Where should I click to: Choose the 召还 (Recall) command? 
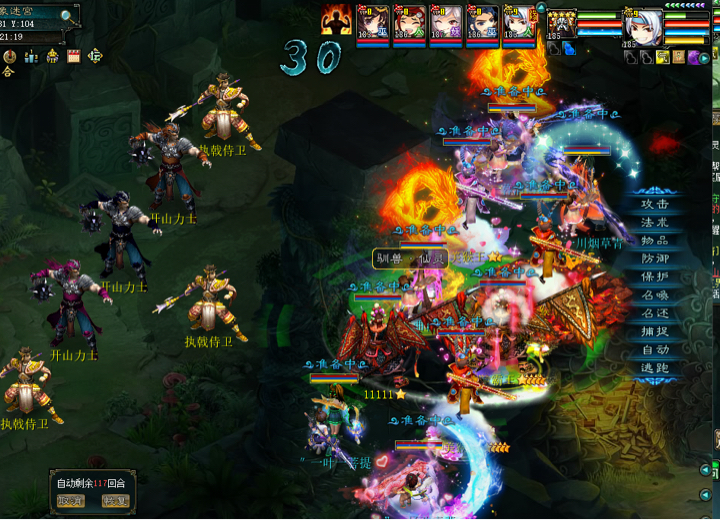tap(655, 313)
